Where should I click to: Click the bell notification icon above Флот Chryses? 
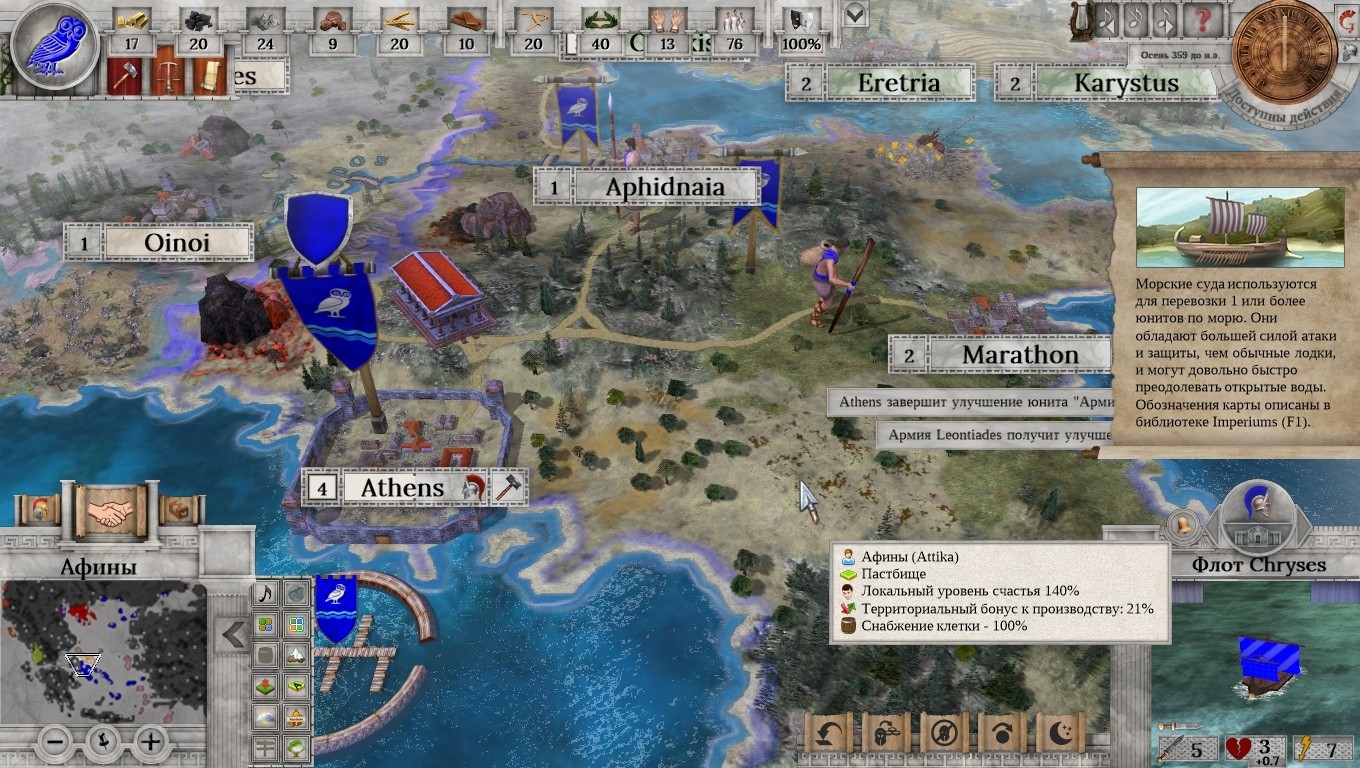1182,525
